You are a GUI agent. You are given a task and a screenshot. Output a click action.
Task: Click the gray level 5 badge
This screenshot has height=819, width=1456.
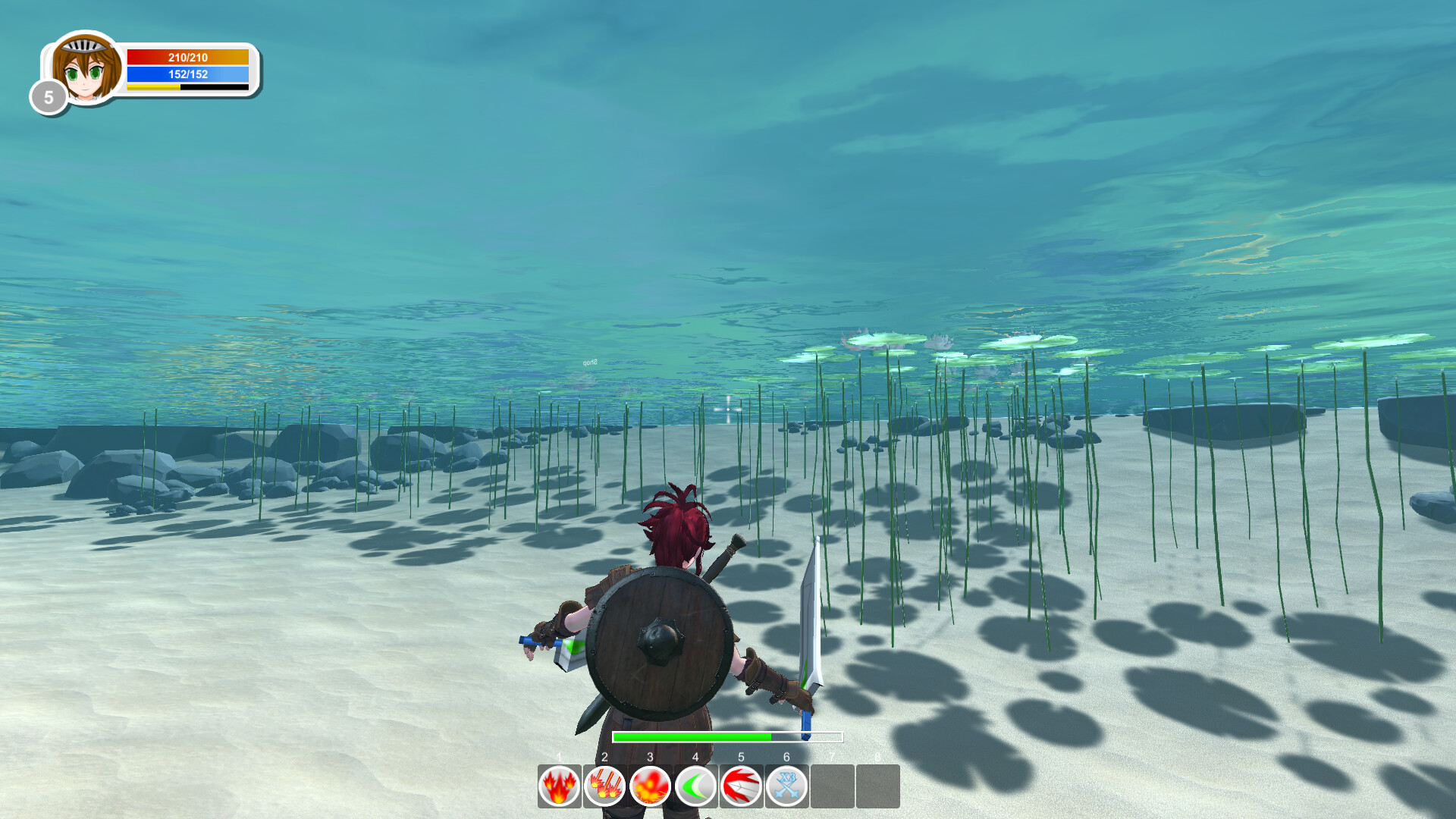point(47,96)
